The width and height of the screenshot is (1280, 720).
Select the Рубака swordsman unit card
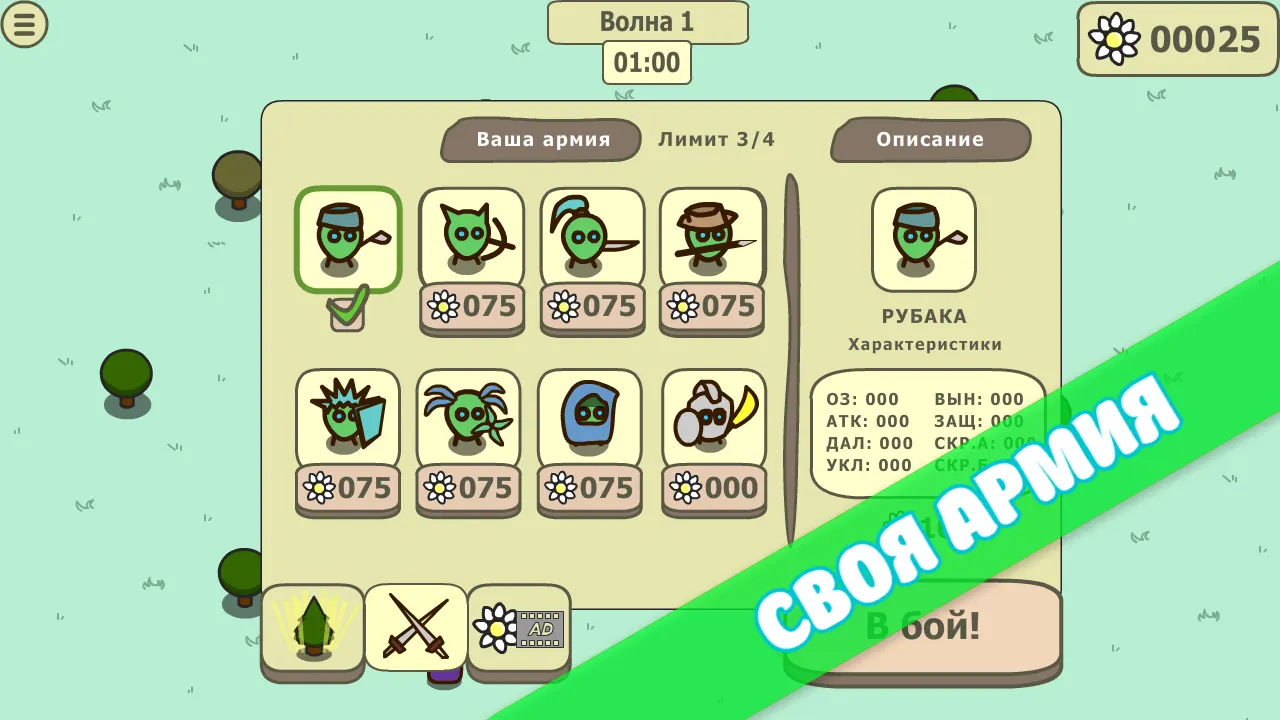[348, 240]
